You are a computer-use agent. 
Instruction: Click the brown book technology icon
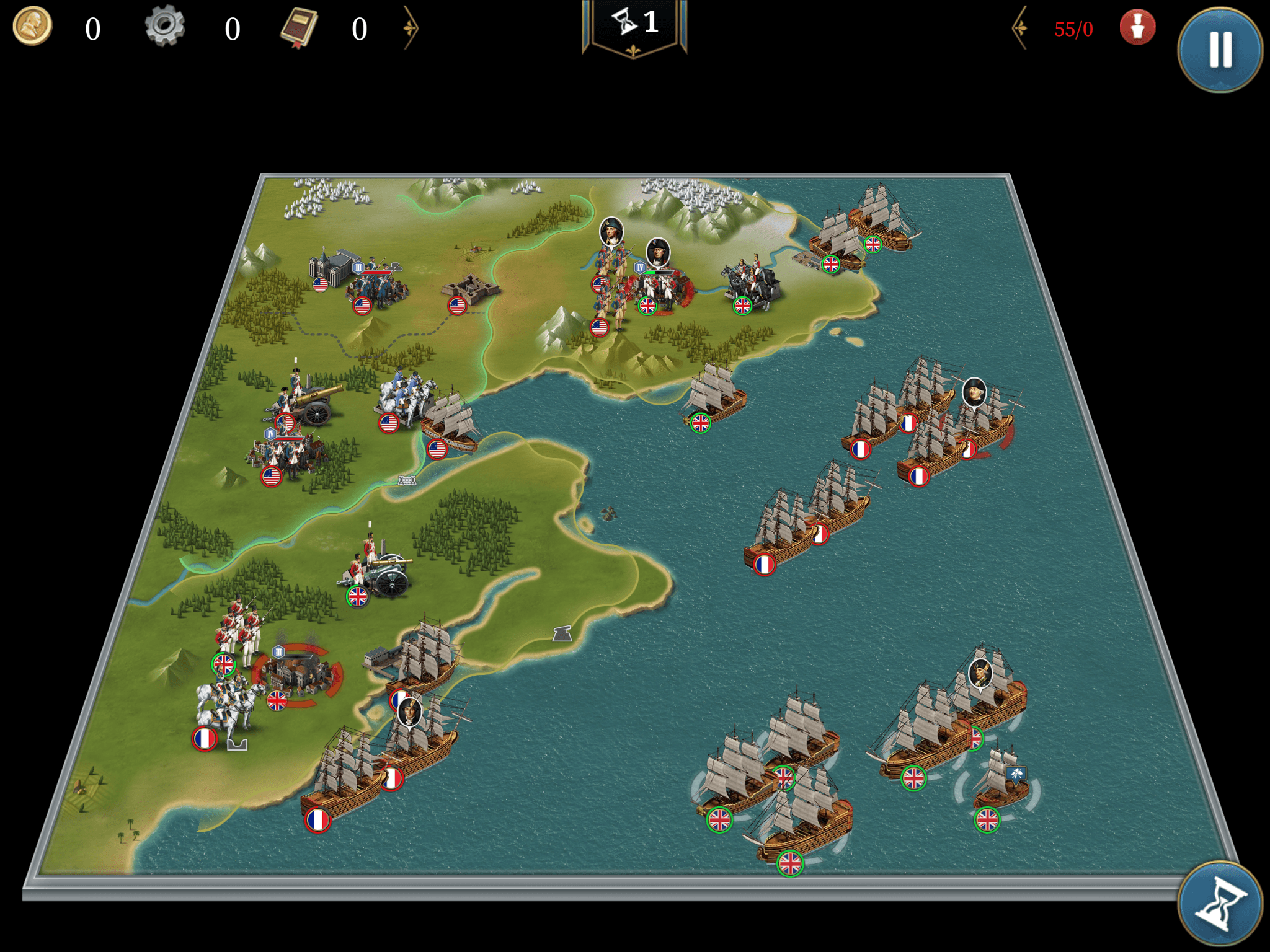click(299, 27)
